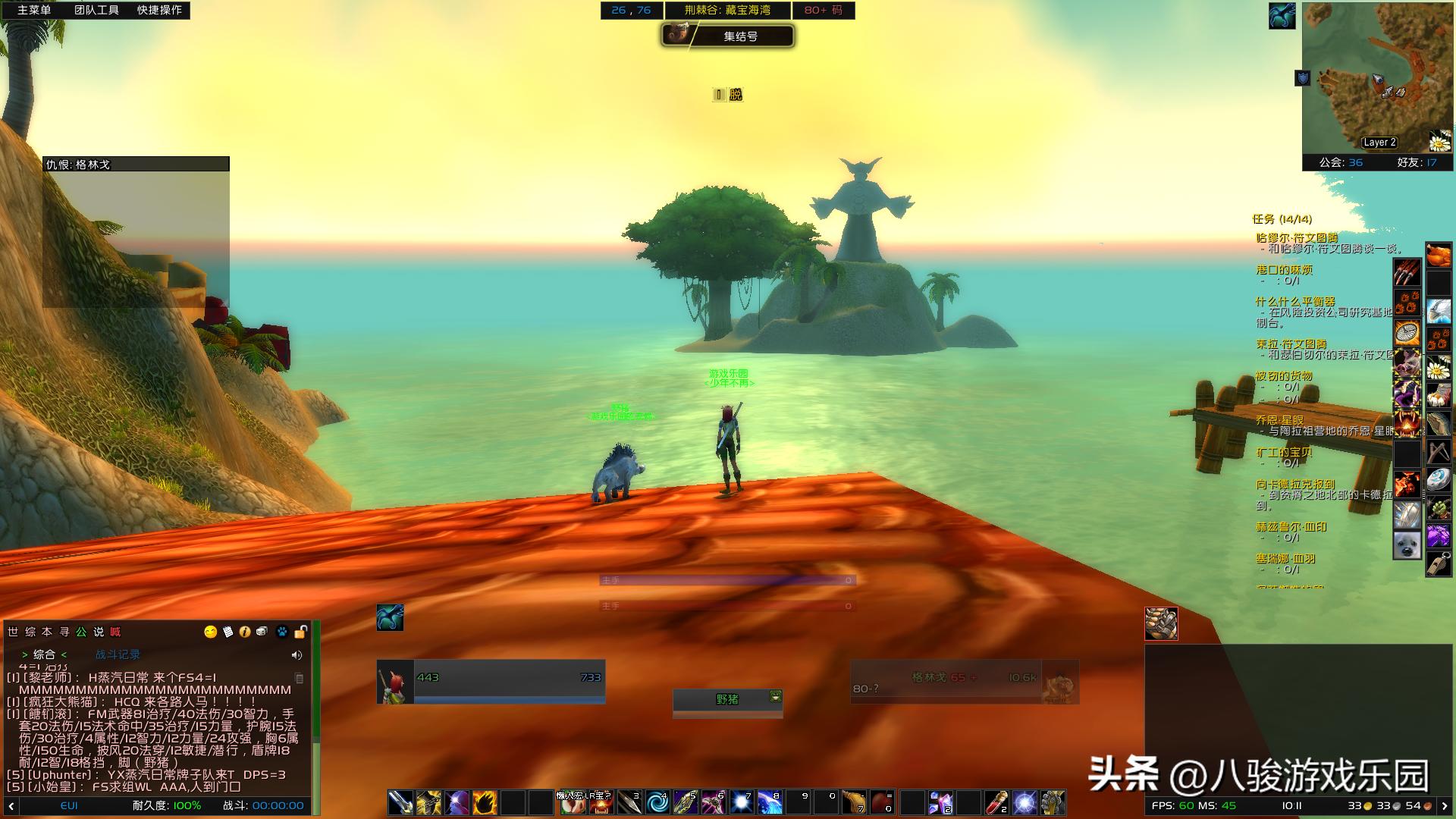The width and height of the screenshot is (1456, 819).
Task: Click the dice roll icon in chat
Action: tap(262, 632)
